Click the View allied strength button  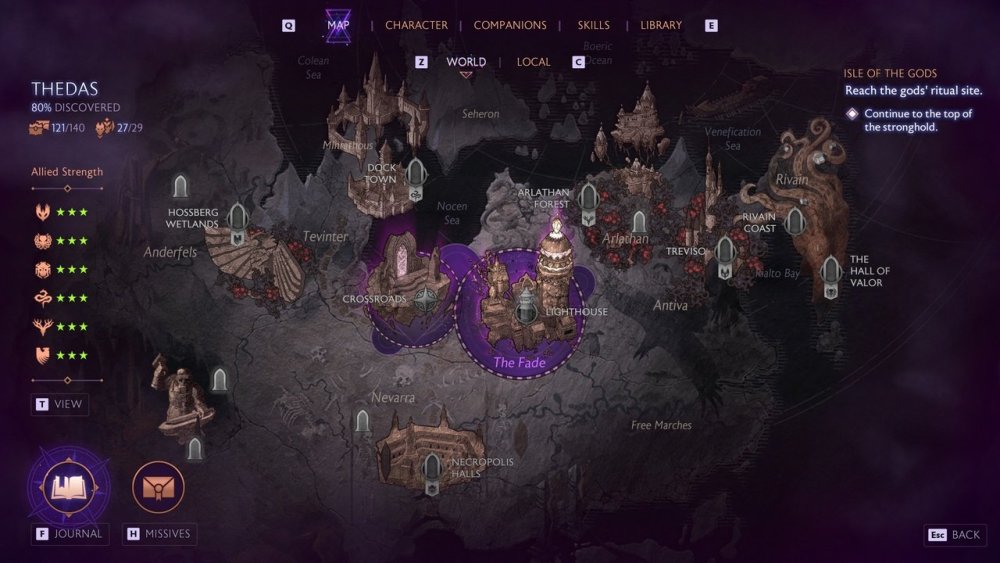click(x=60, y=404)
